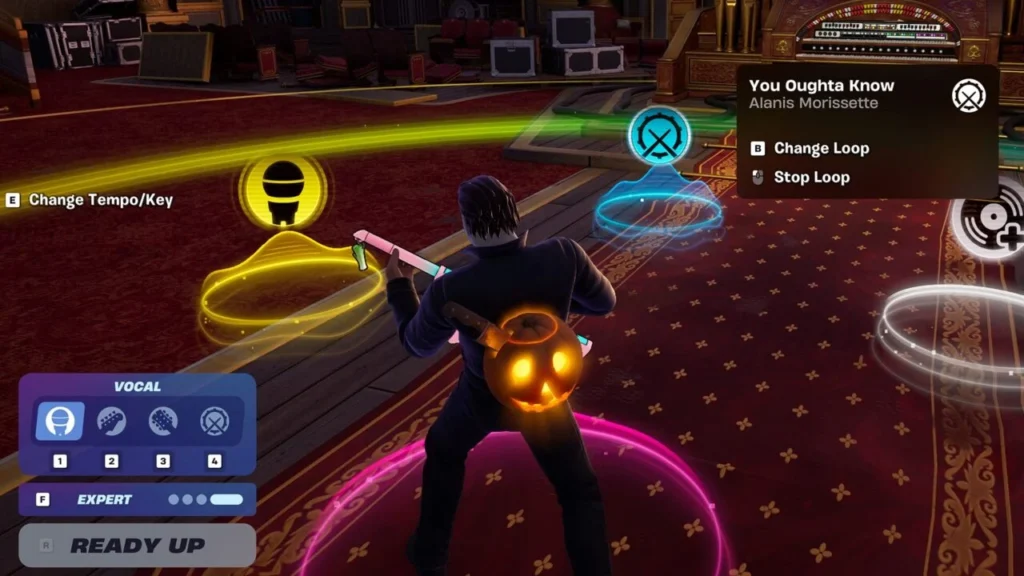
Task: Select the vocal microphone instrument
Action: 60,421
